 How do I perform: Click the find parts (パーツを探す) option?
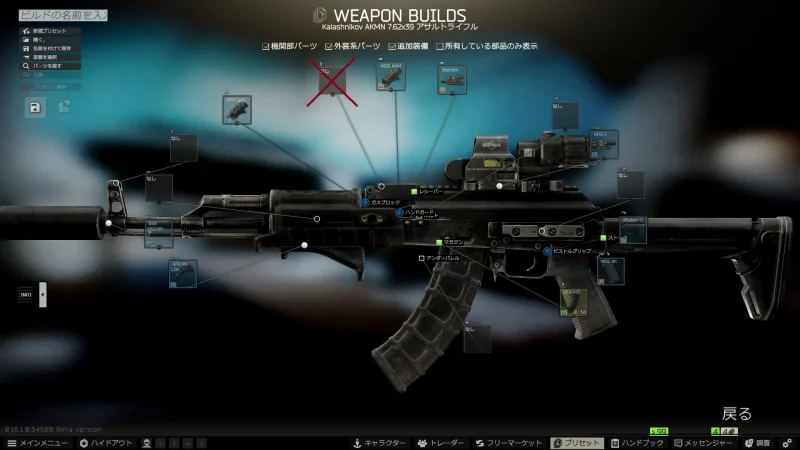click(x=52, y=65)
